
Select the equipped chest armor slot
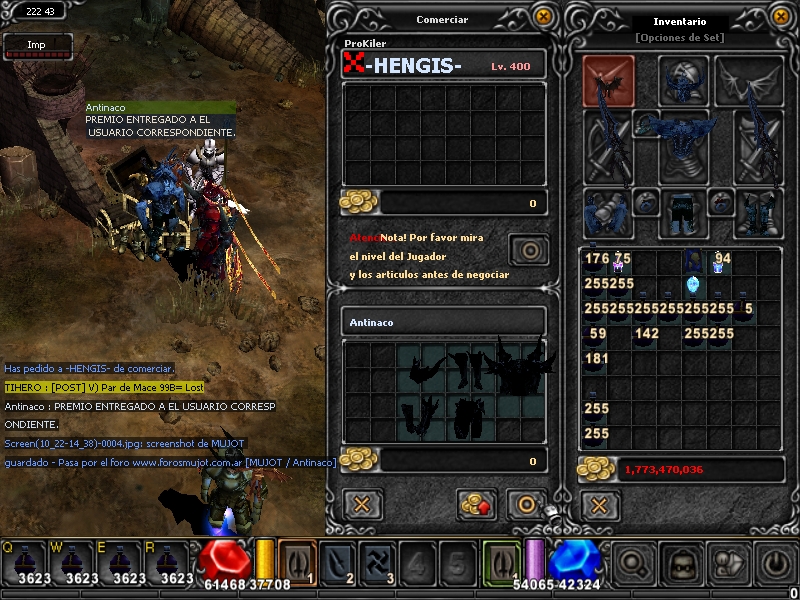pos(683,138)
